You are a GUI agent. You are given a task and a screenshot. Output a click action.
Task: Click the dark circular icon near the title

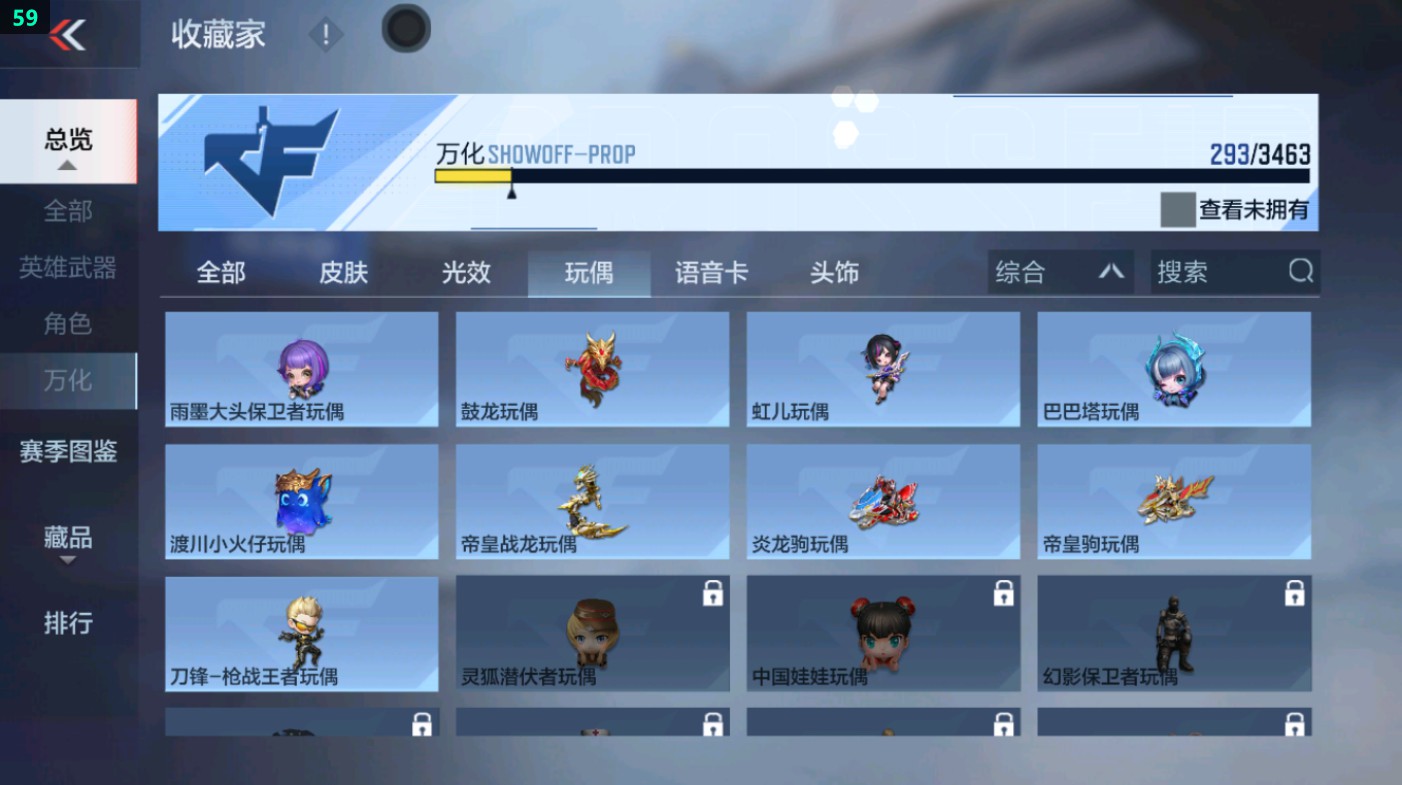tap(405, 29)
